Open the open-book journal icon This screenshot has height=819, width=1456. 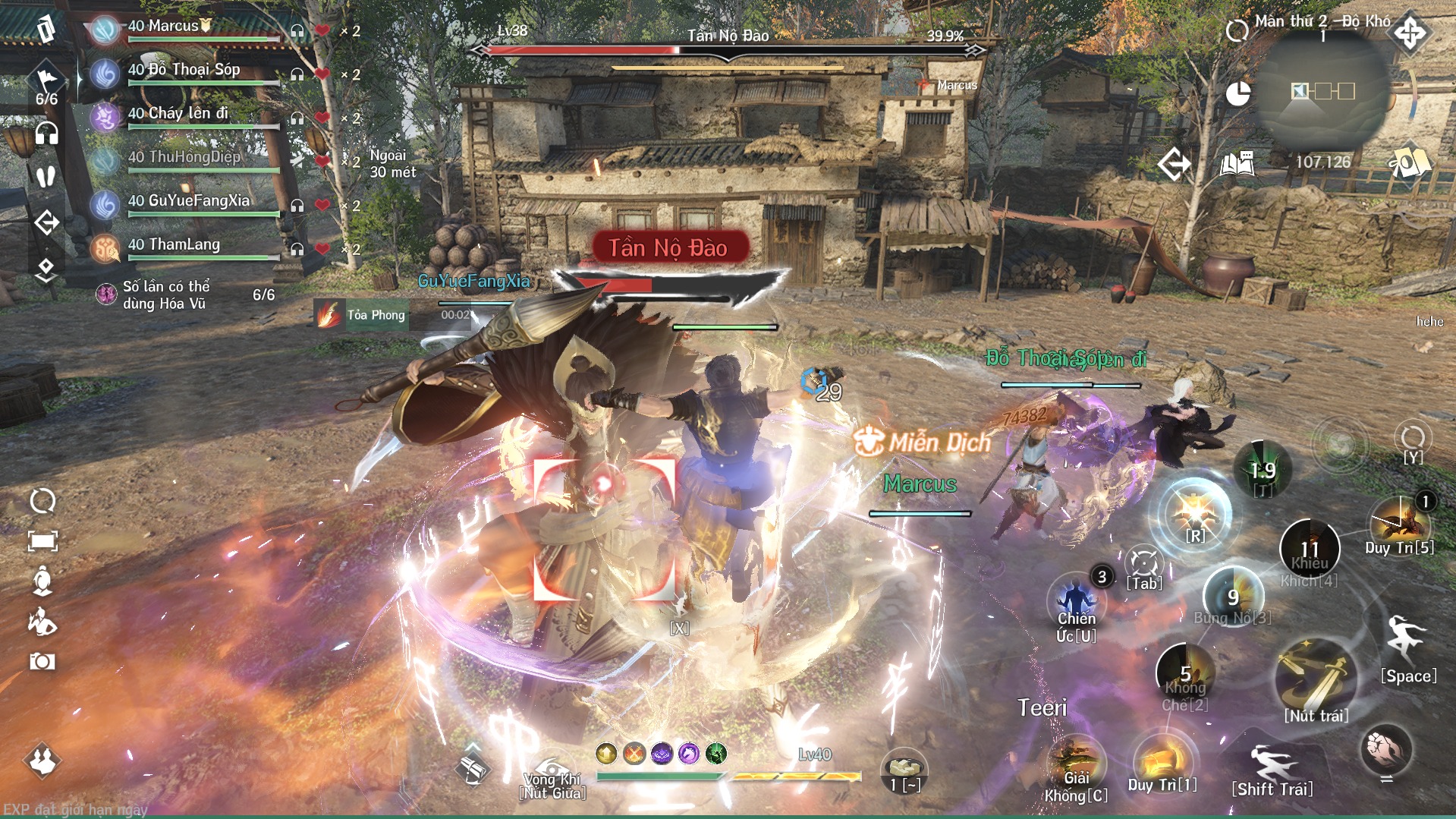tap(1237, 163)
